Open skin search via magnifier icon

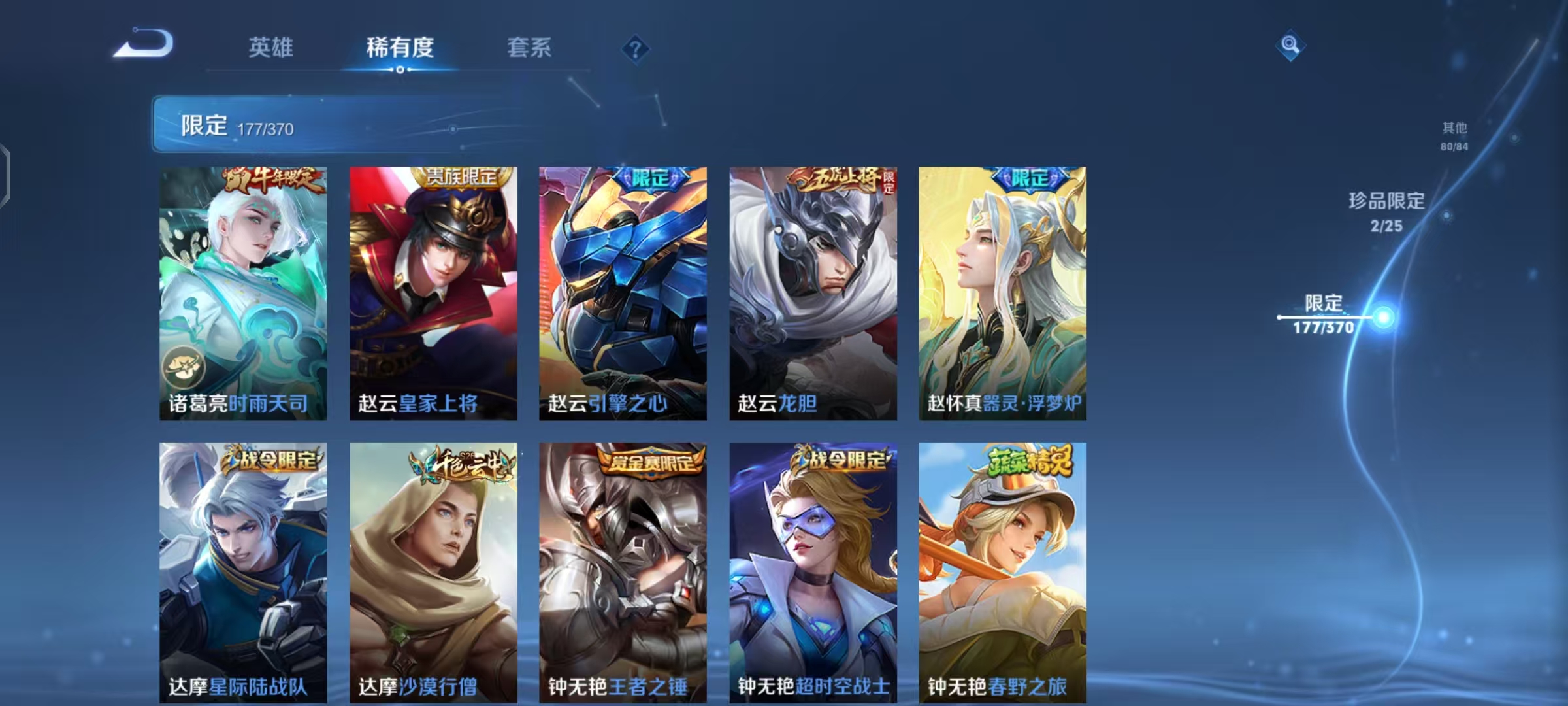[1290, 44]
